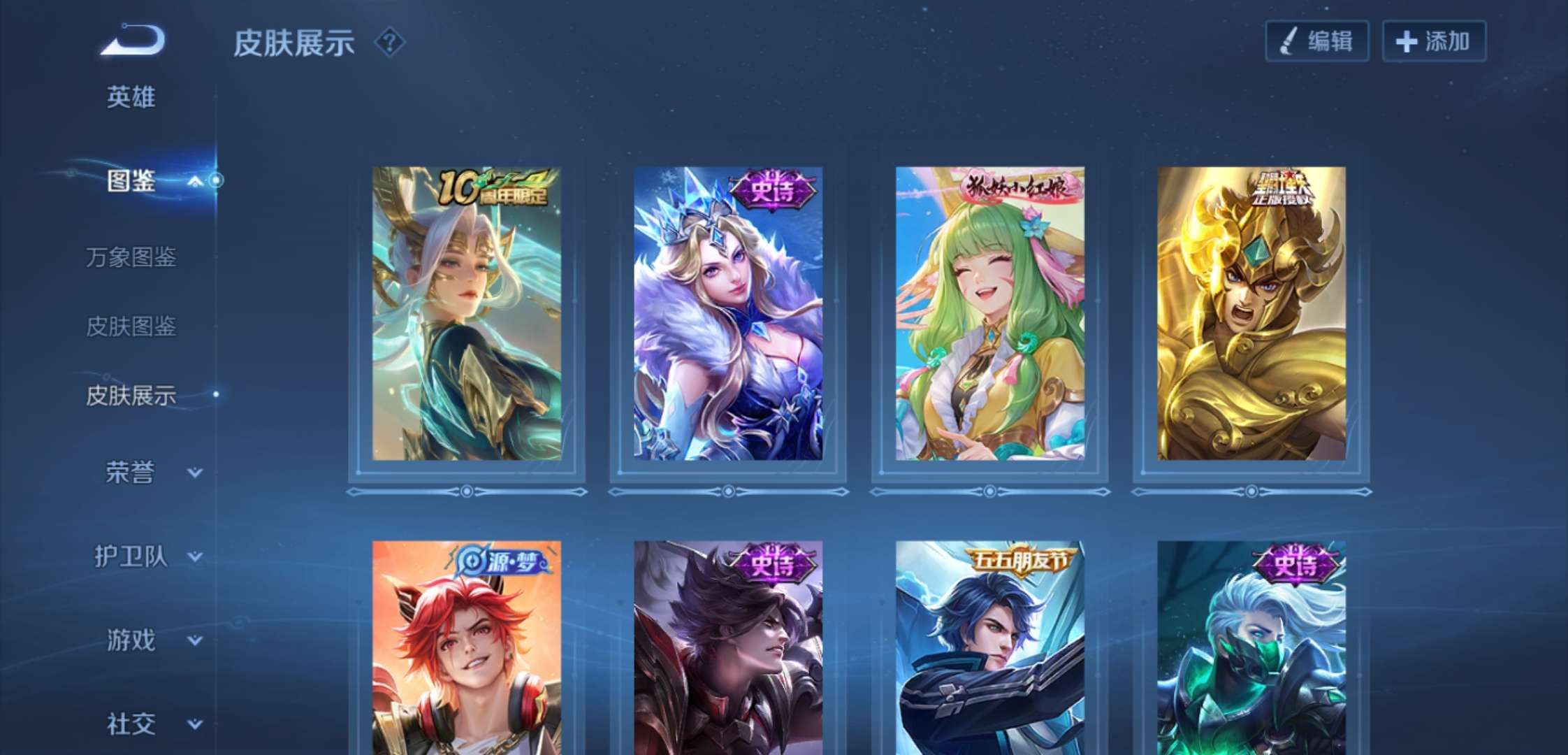1568x755 pixels.
Task: Open 皮肤图鉴 submenu entry
Action: (x=131, y=326)
